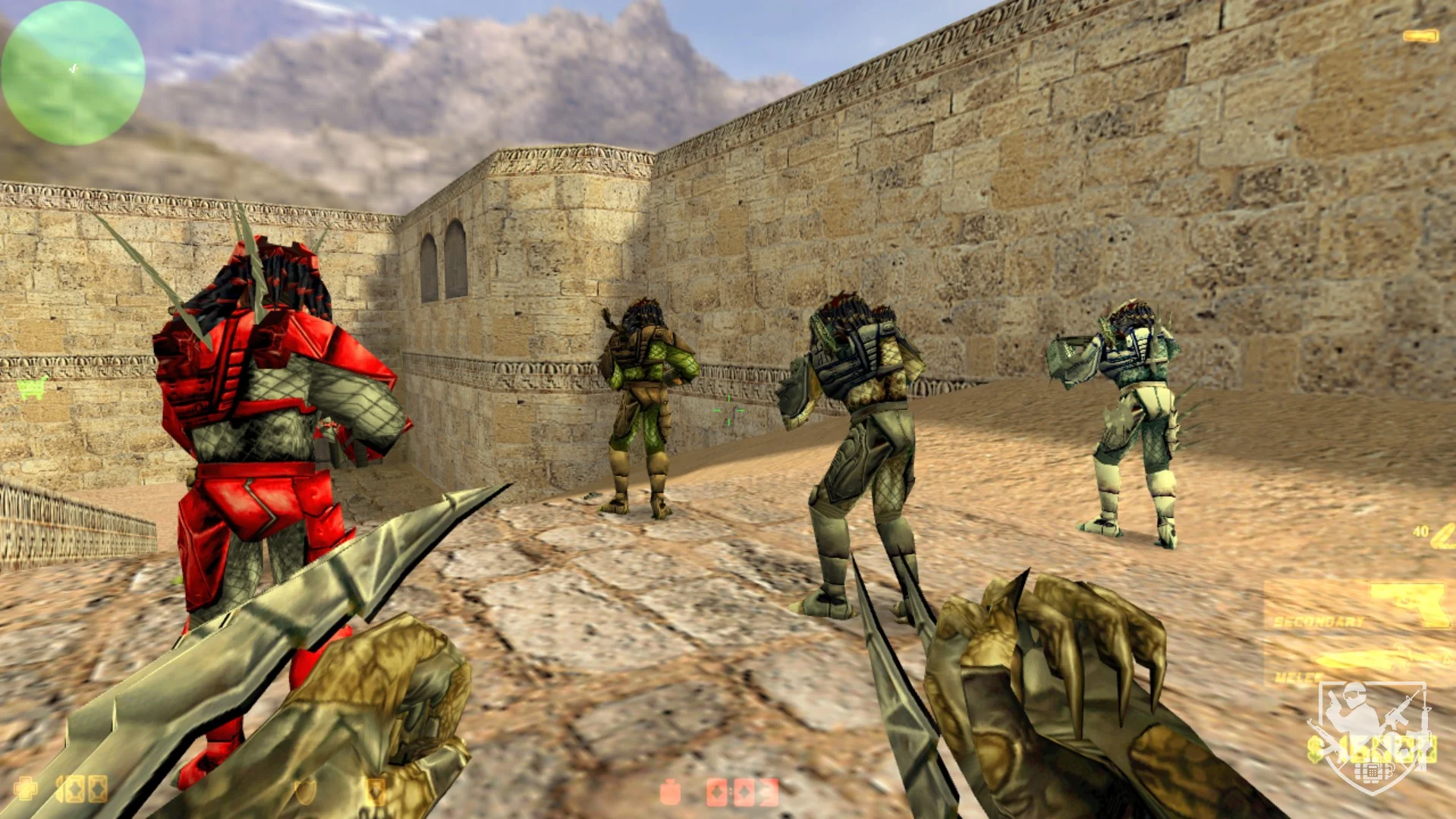Click the green circular radar
1456x819 pixels.
point(73,73)
